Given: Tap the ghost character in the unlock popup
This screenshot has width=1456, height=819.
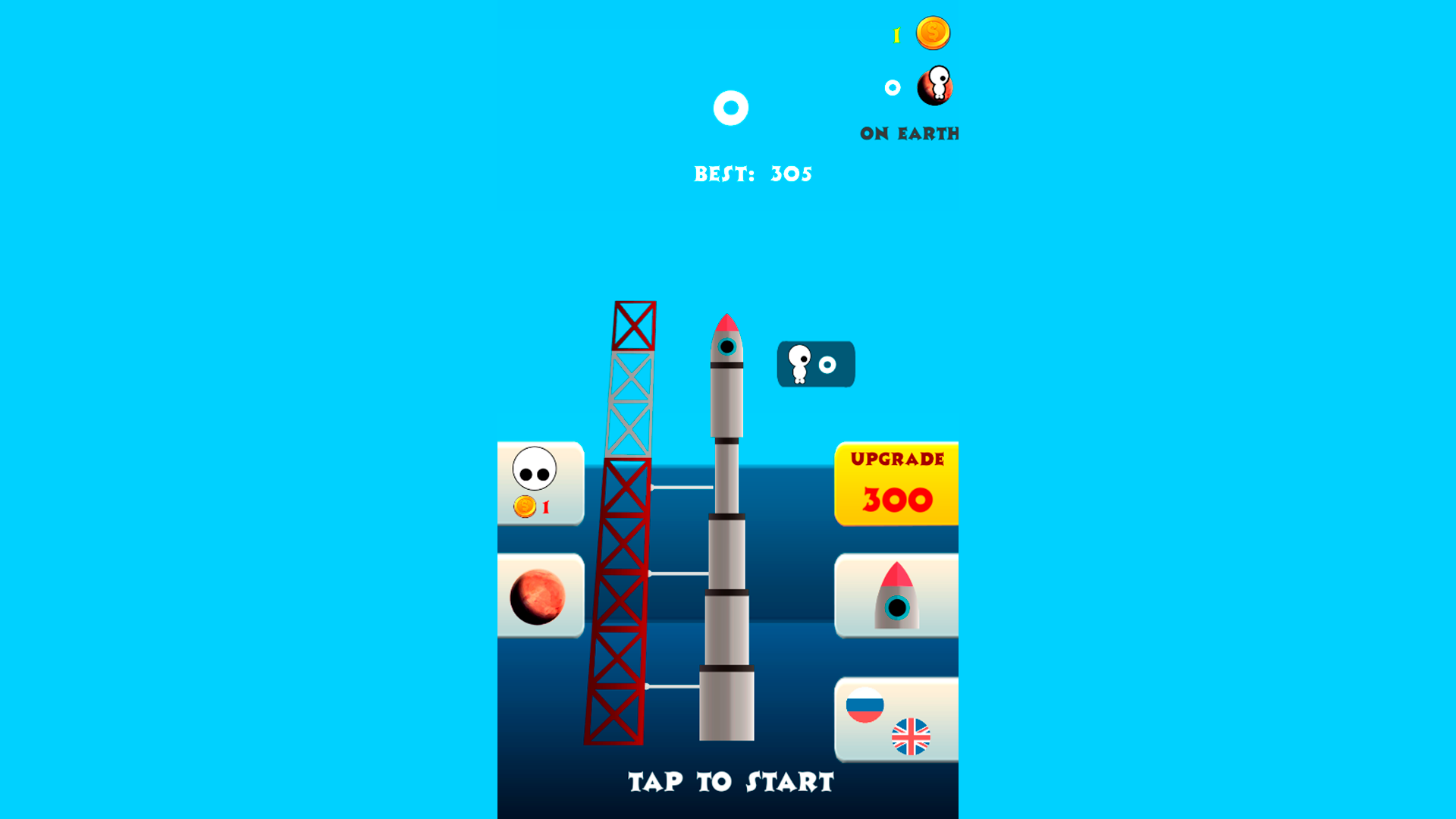Looking at the screenshot, I should point(800,364).
